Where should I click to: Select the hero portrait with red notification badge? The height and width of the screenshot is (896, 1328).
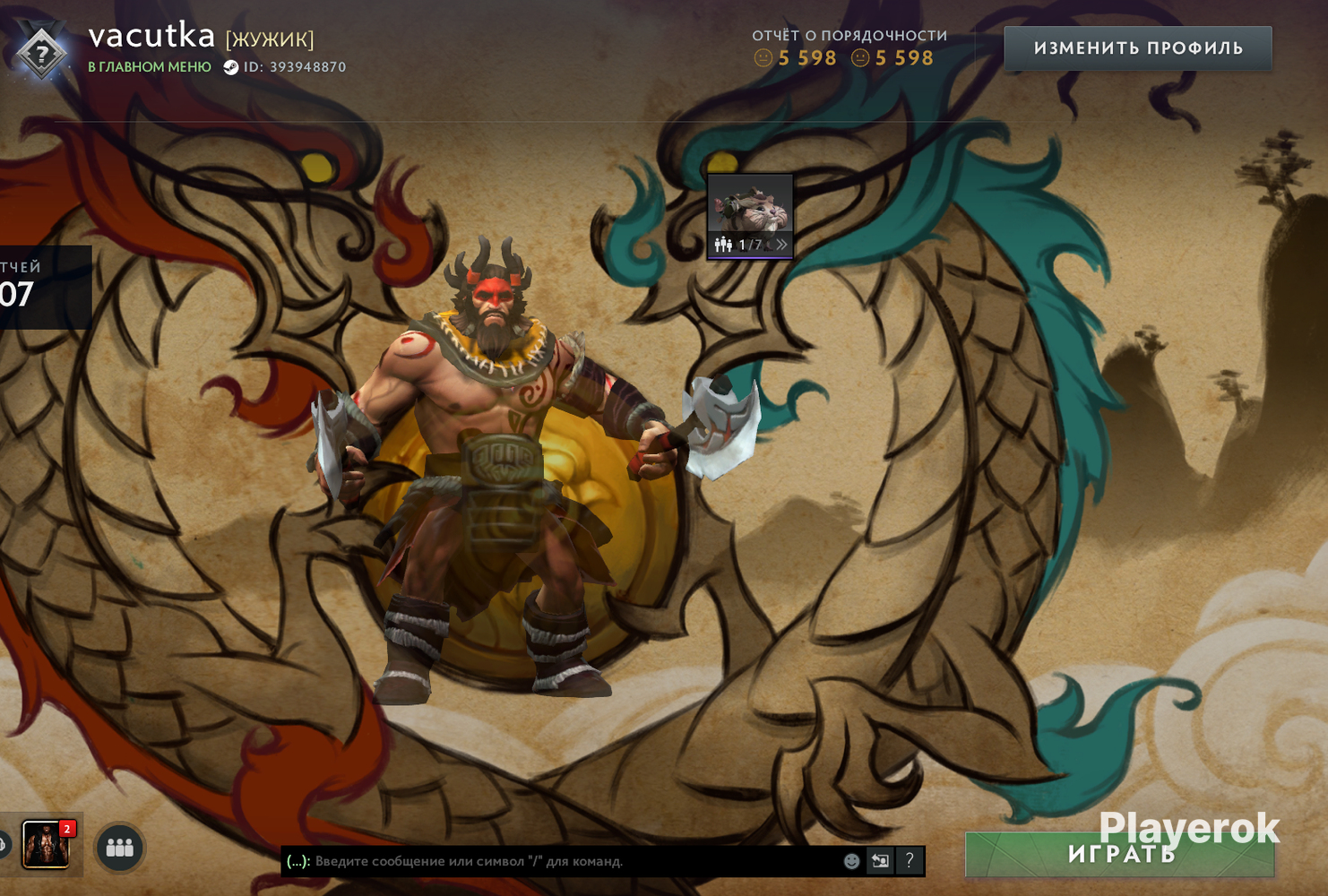[x=46, y=844]
